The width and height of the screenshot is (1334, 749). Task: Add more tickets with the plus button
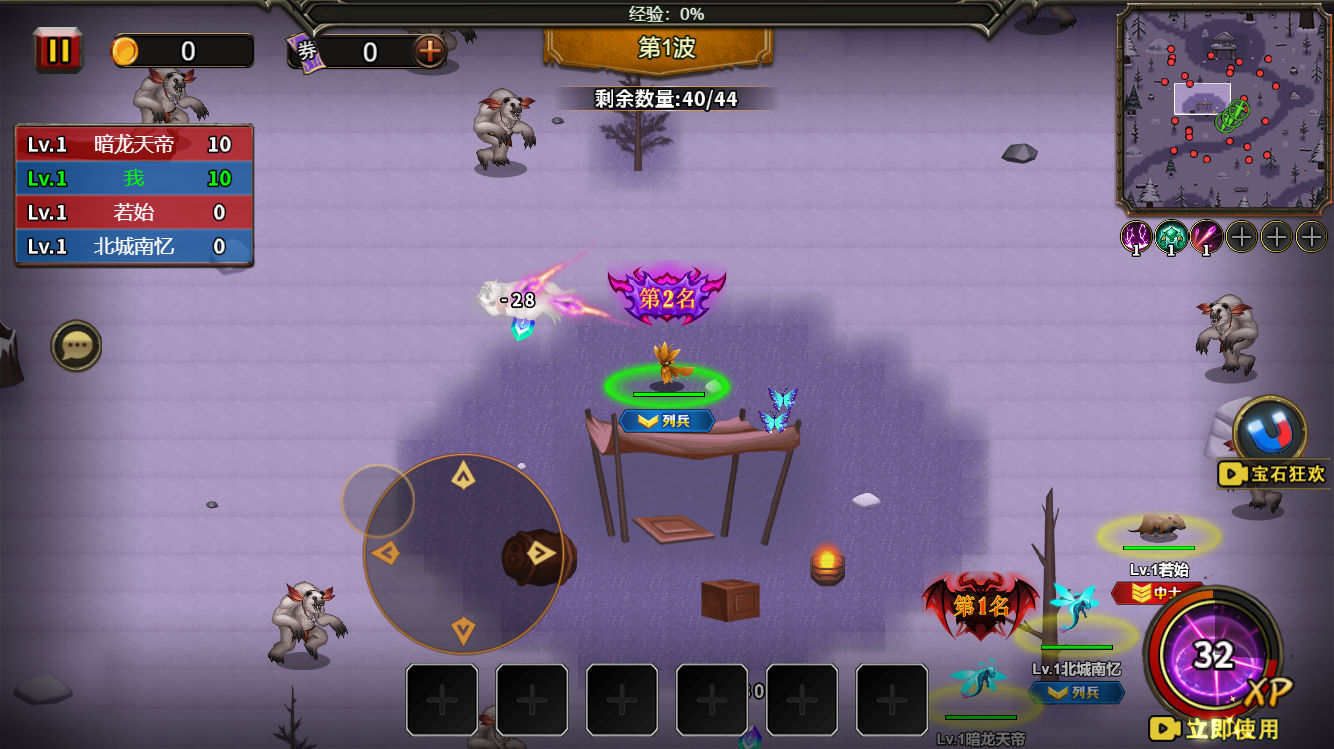(430, 51)
